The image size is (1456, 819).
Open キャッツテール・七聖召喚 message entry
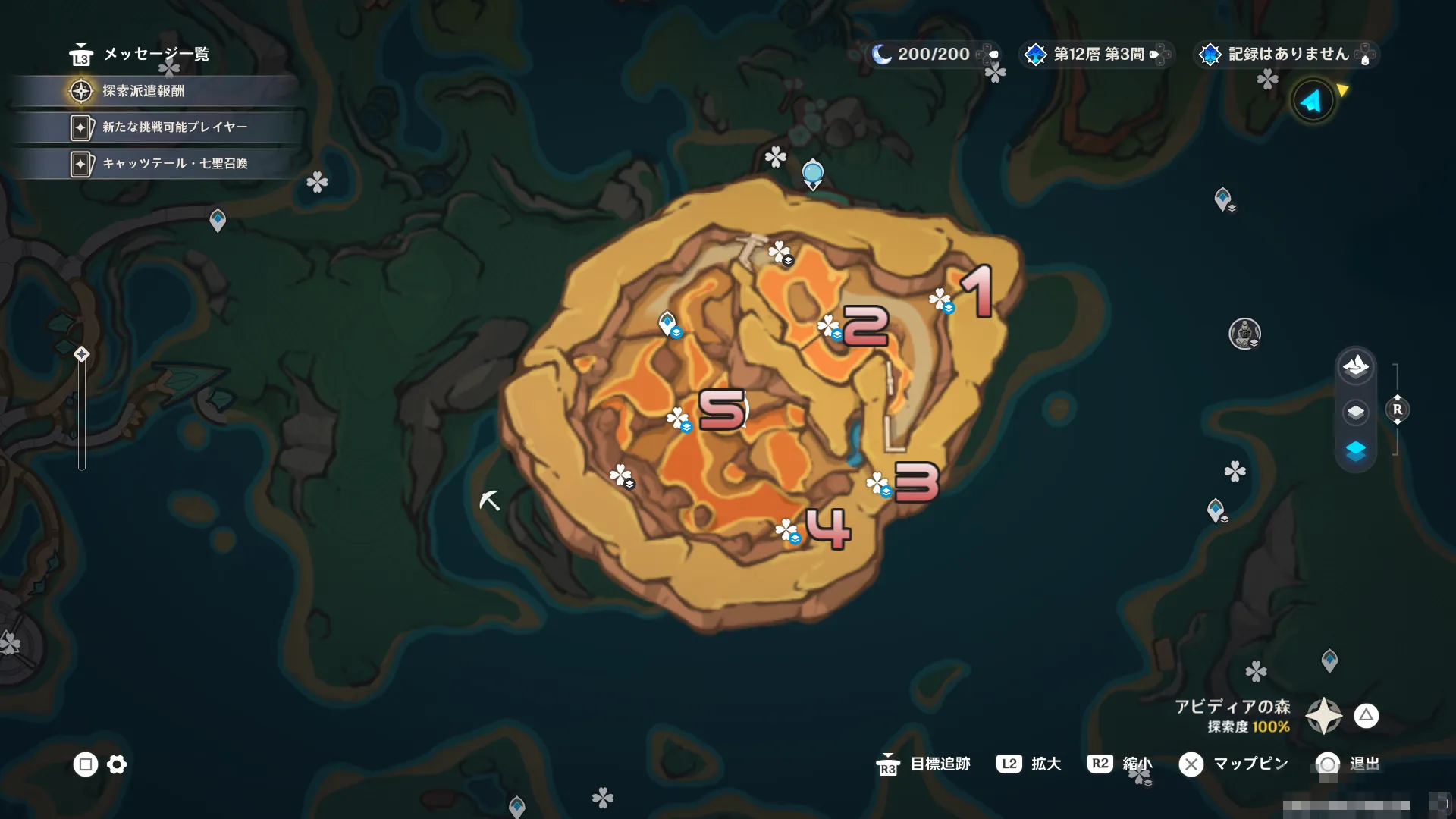(x=174, y=164)
